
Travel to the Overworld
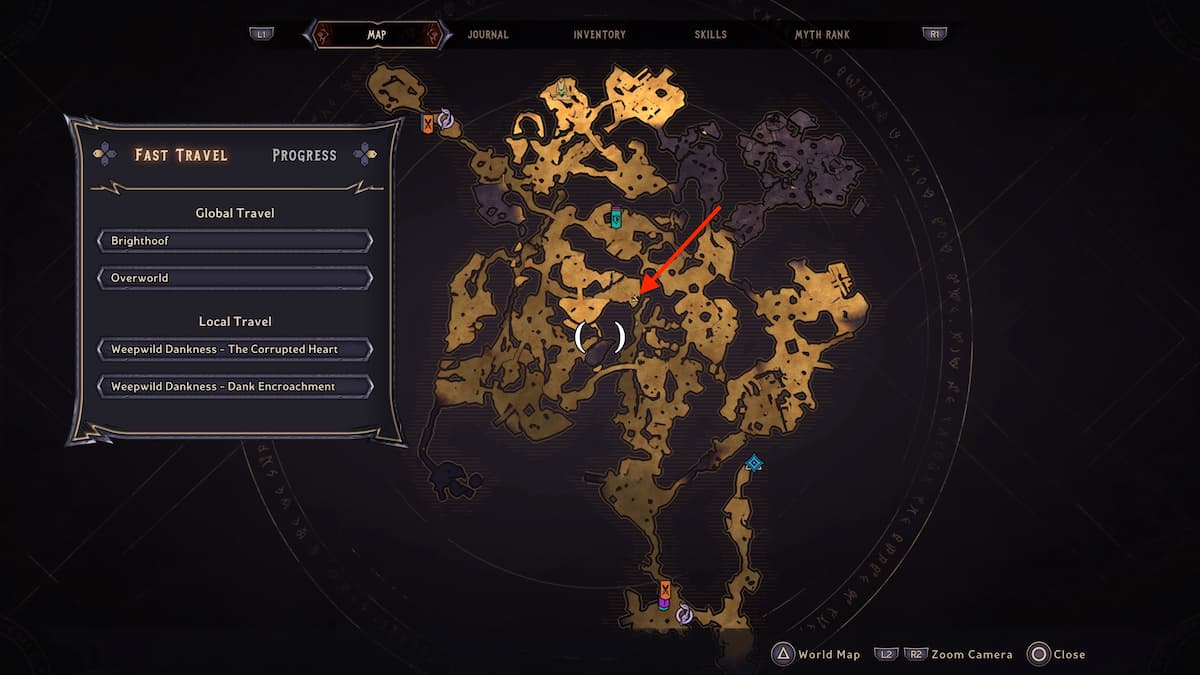(235, 277)
